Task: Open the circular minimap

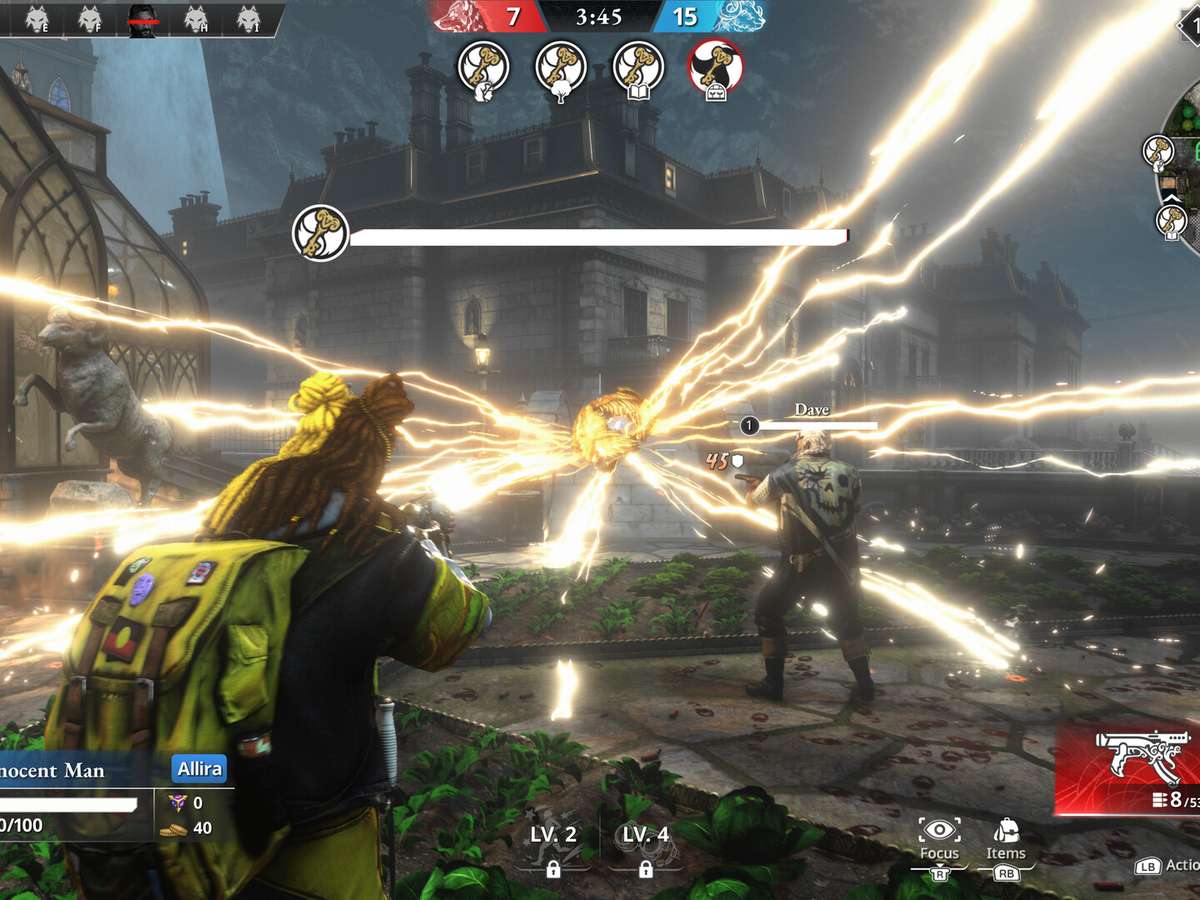Action: pyautogui.click(x=1180, y=180)
